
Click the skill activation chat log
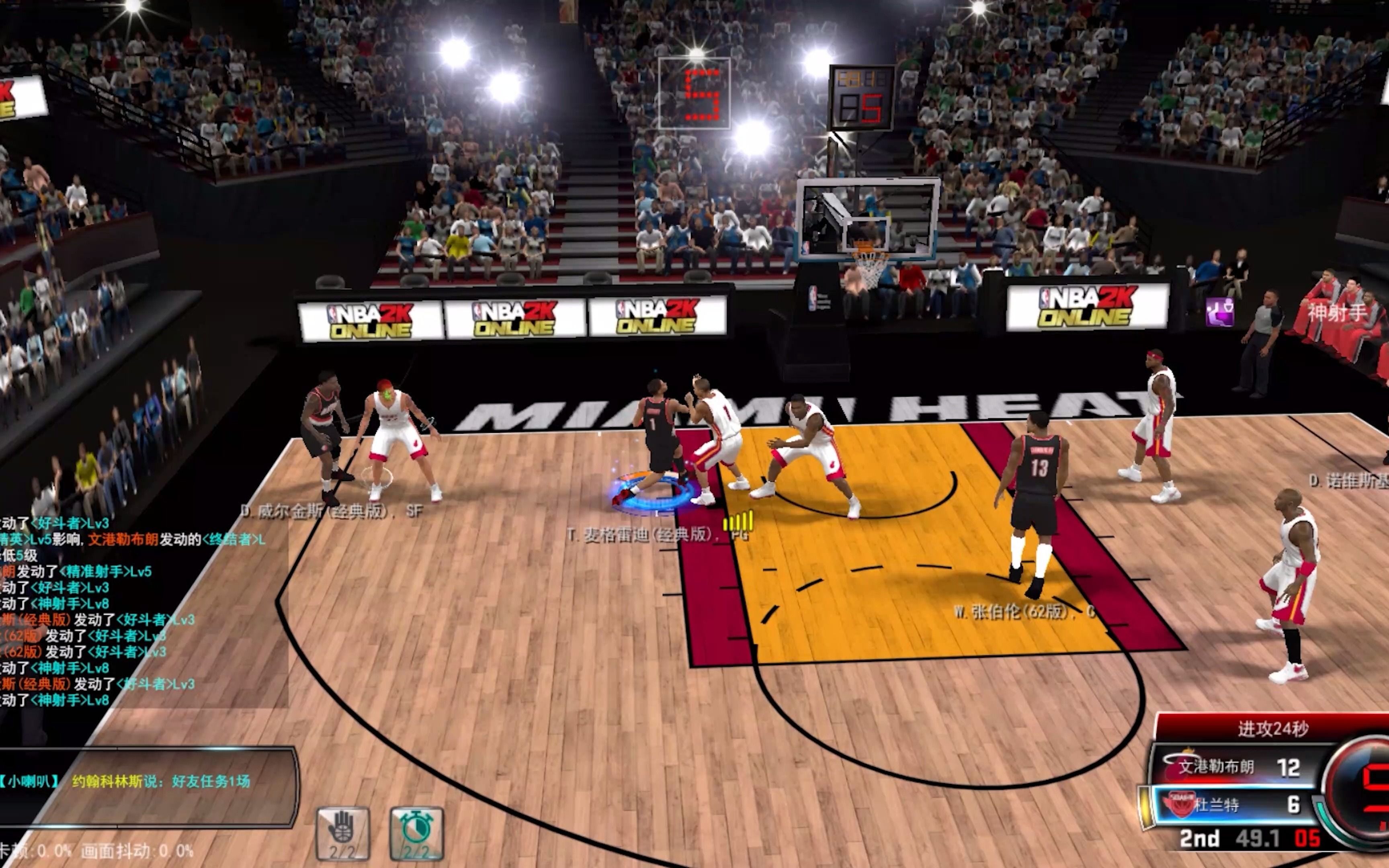(115, 611)
